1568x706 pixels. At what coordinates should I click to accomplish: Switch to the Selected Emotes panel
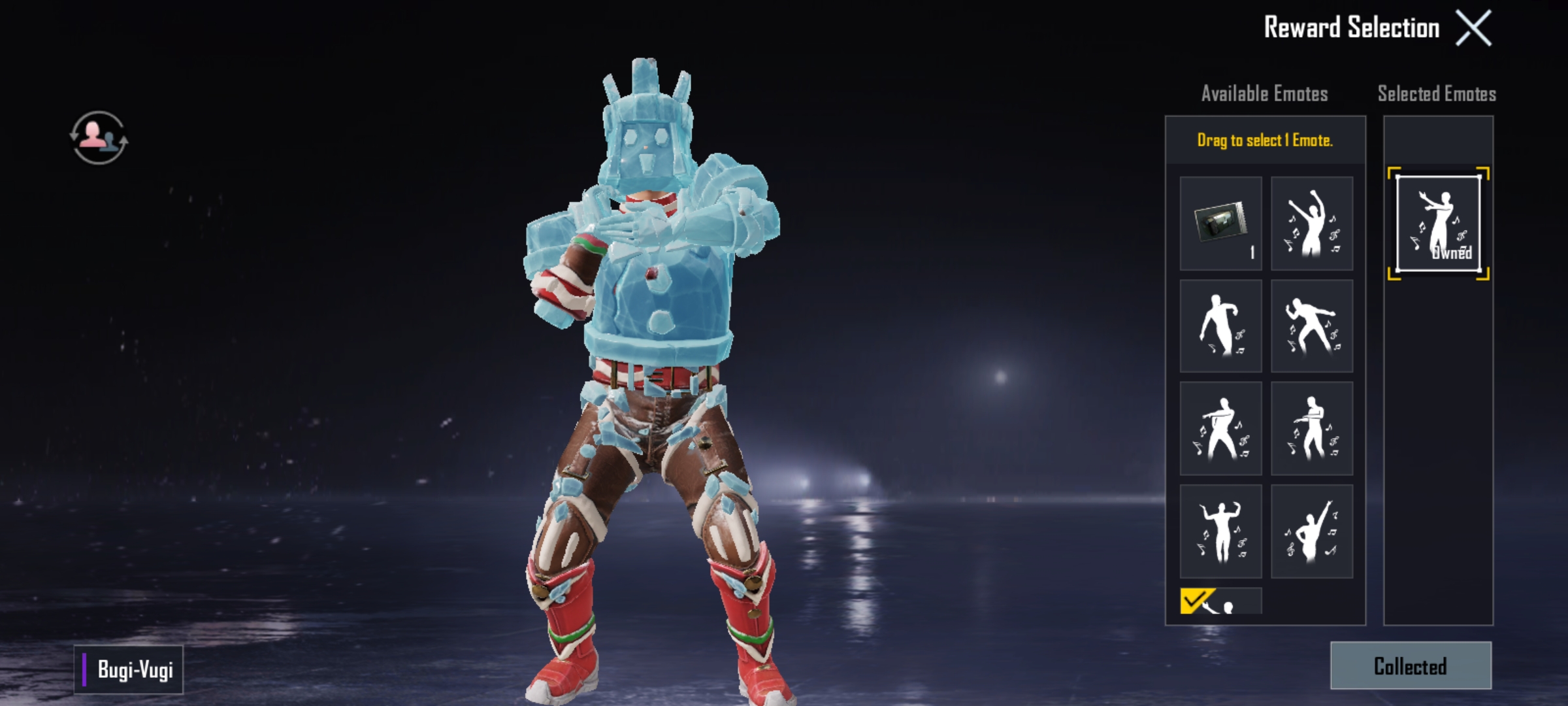click(x=1437, y=93)
